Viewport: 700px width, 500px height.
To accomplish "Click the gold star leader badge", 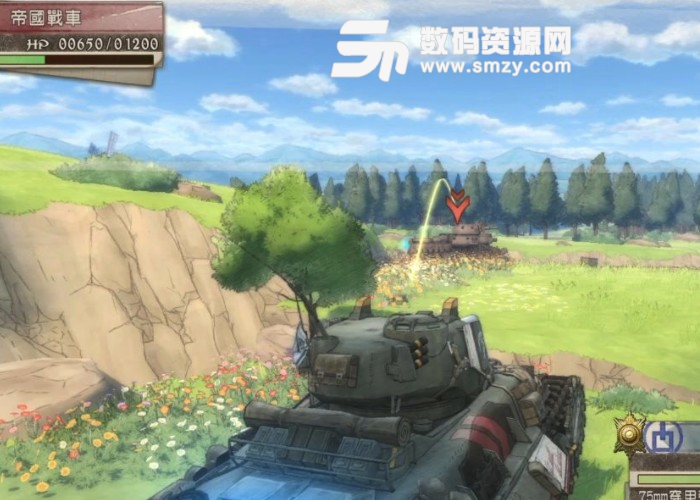I will [x=630, y=432].
